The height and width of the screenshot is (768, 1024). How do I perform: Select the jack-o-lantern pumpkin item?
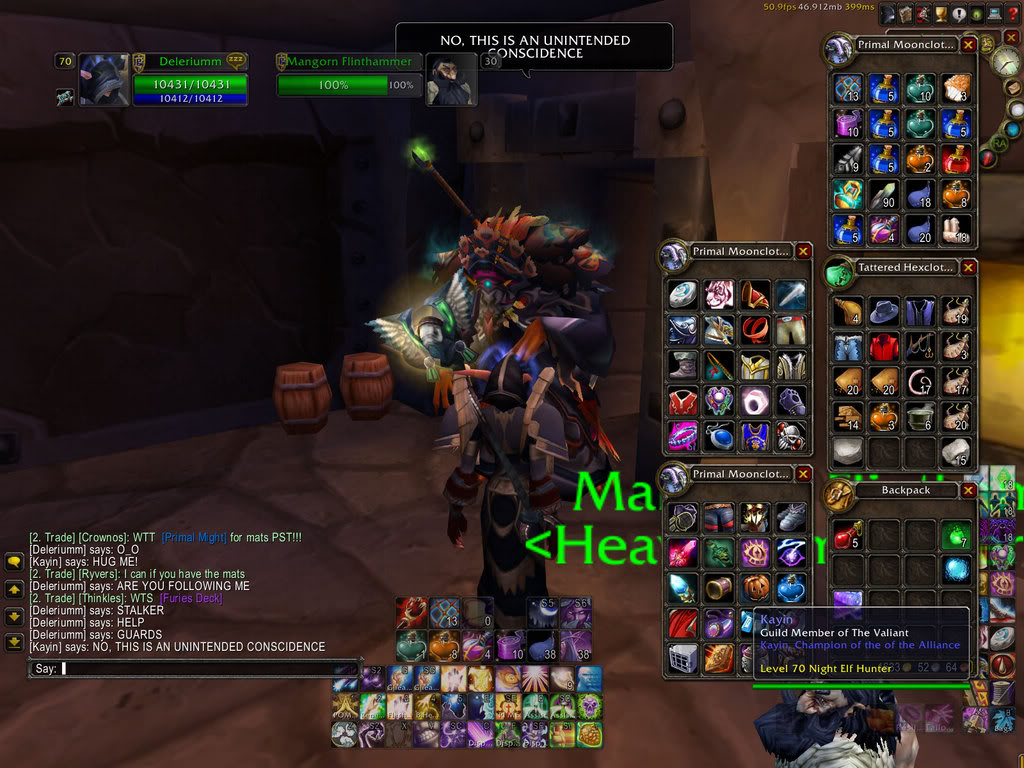tap(756, 587)
